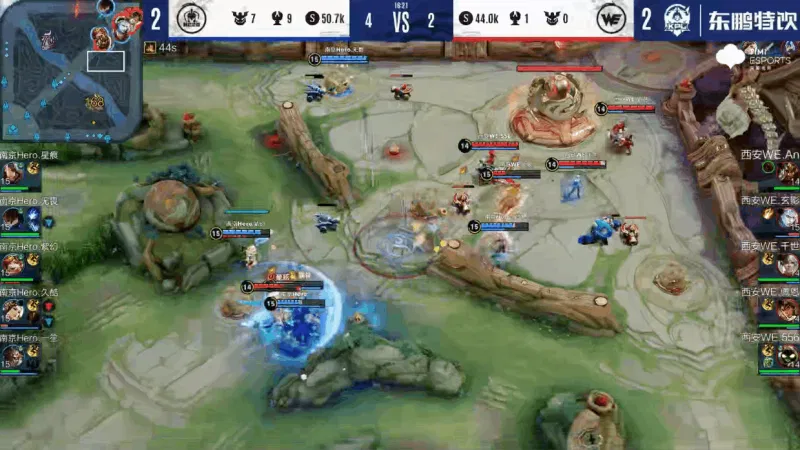Screen dimensions: 800x450
Task: Click the TiMi Esports cloud logo
Action: coord(748,54)
